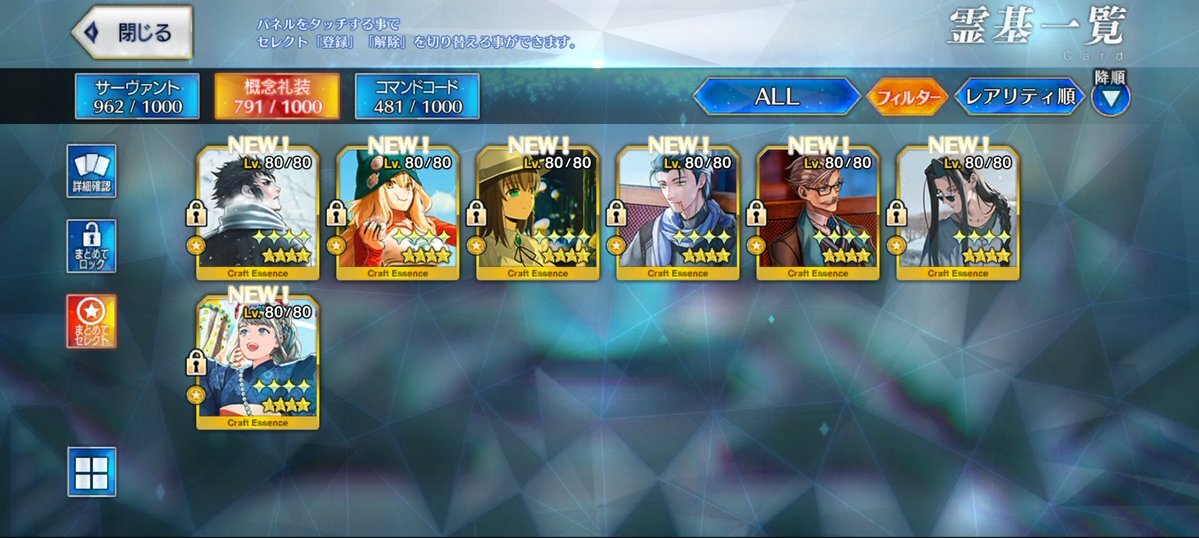Choose the long-haired man with sunglasses card
1199x538 pixels.
coord(958,213)
